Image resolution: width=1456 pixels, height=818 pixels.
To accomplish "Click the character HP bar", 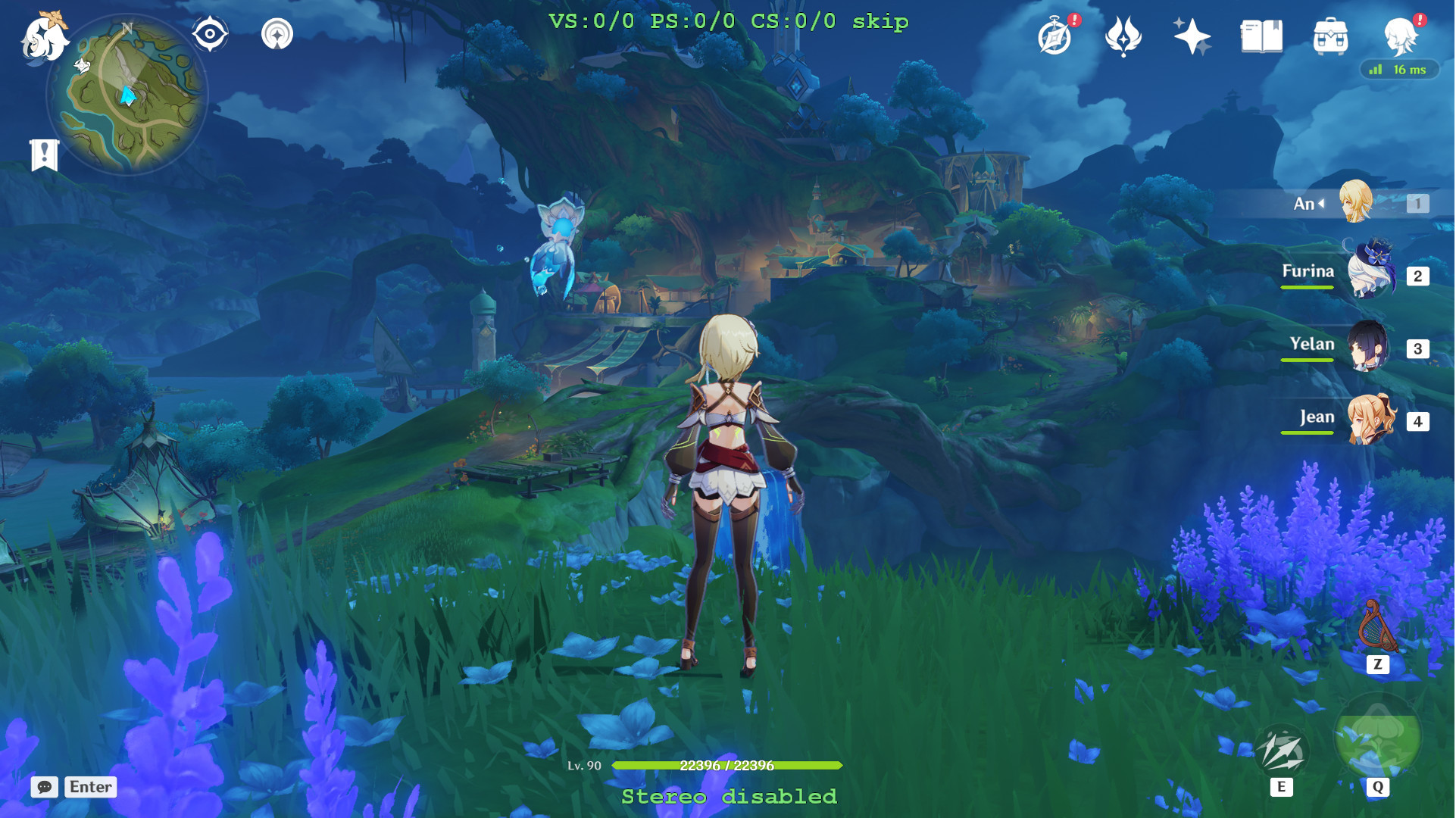I will coord(727,766).
